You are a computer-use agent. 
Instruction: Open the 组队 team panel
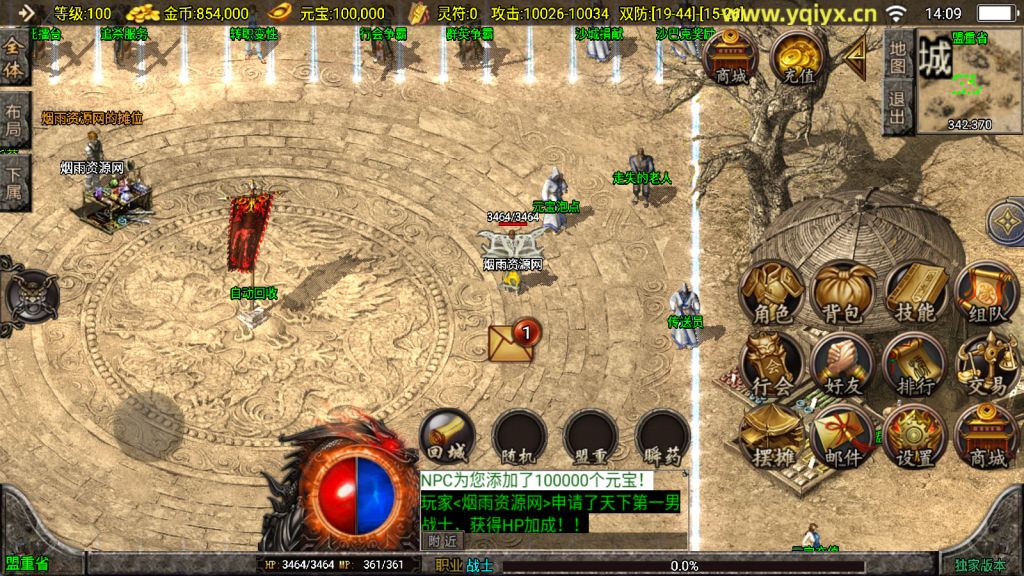[985, 294]
